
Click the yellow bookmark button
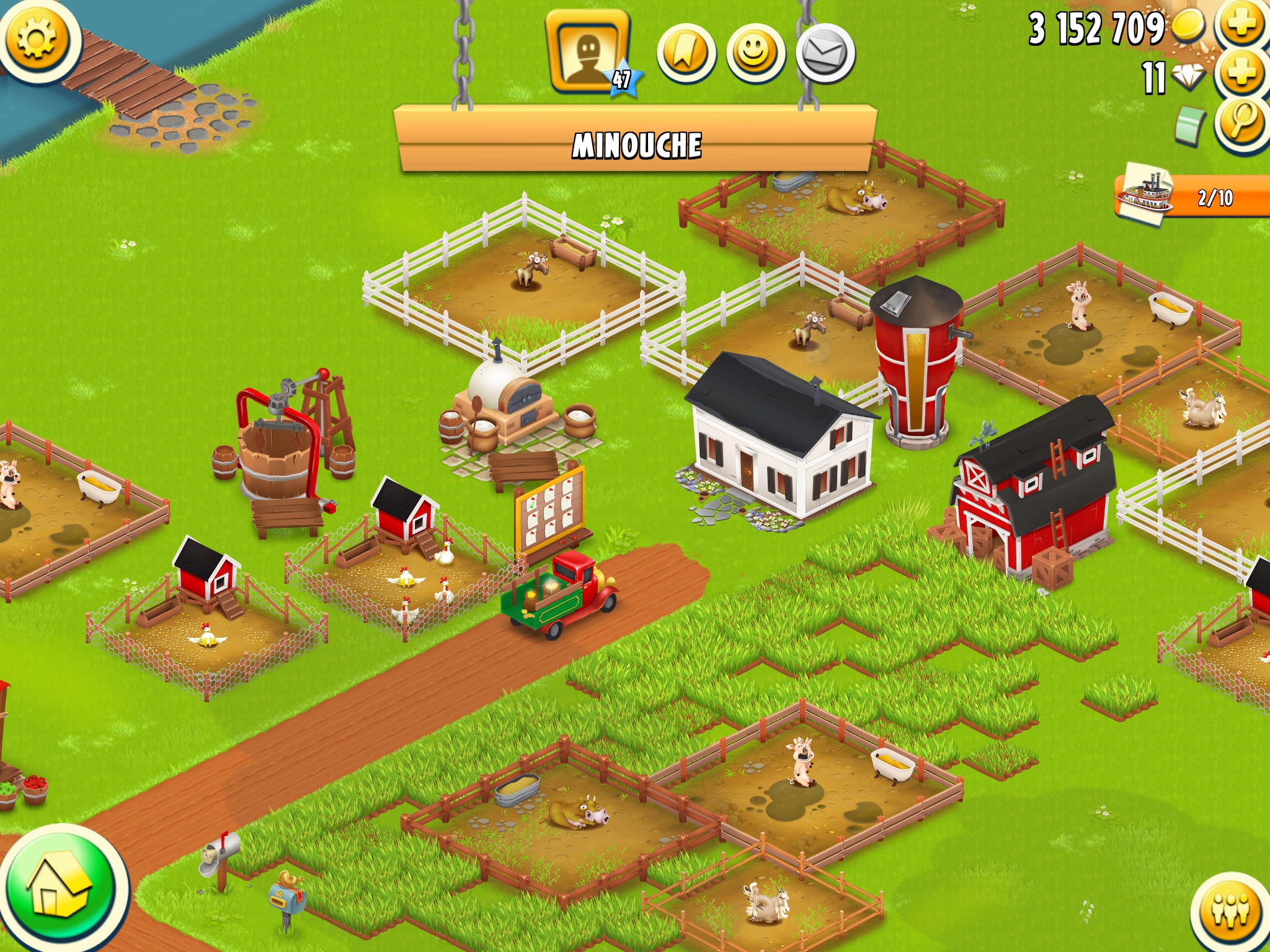(686, 54)
